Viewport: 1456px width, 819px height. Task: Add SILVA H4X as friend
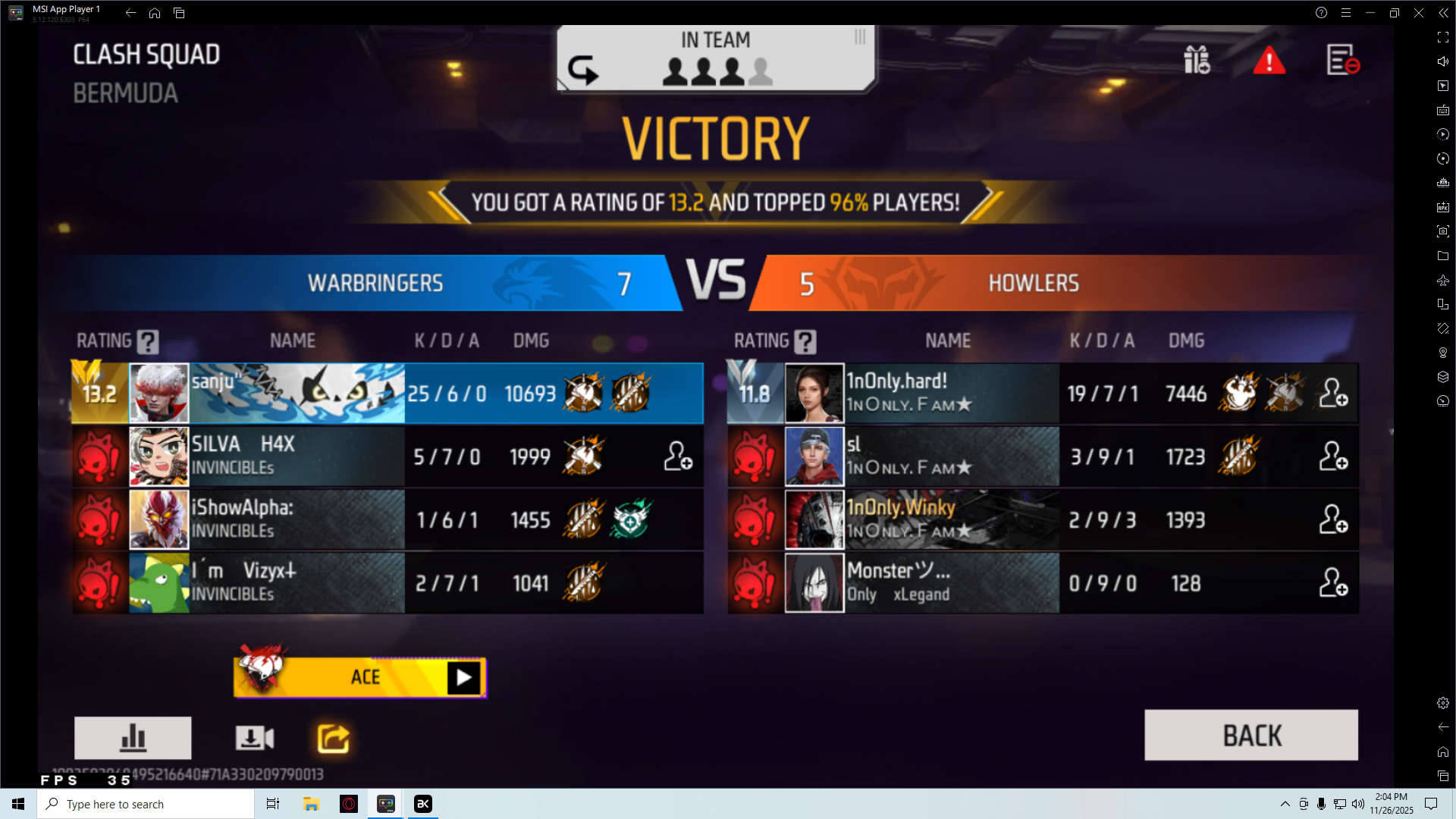[x=678, y=457]
